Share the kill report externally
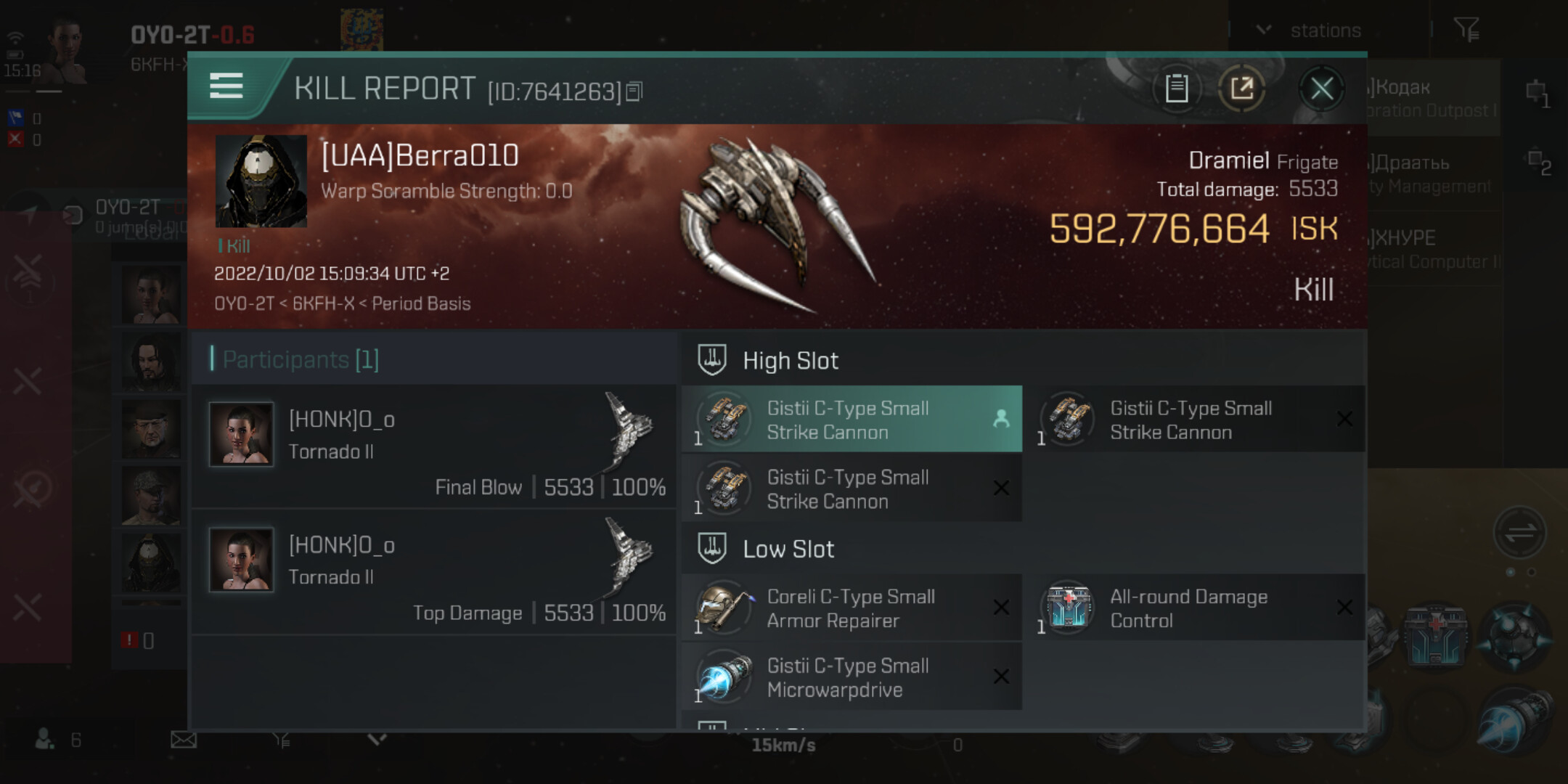This screenshot has width=1568, height=784. [x=1241, y=89]
